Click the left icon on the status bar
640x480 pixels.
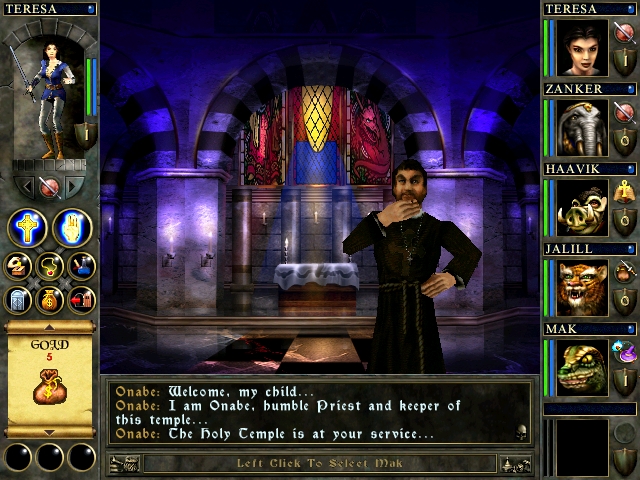(x=124, y=464)
